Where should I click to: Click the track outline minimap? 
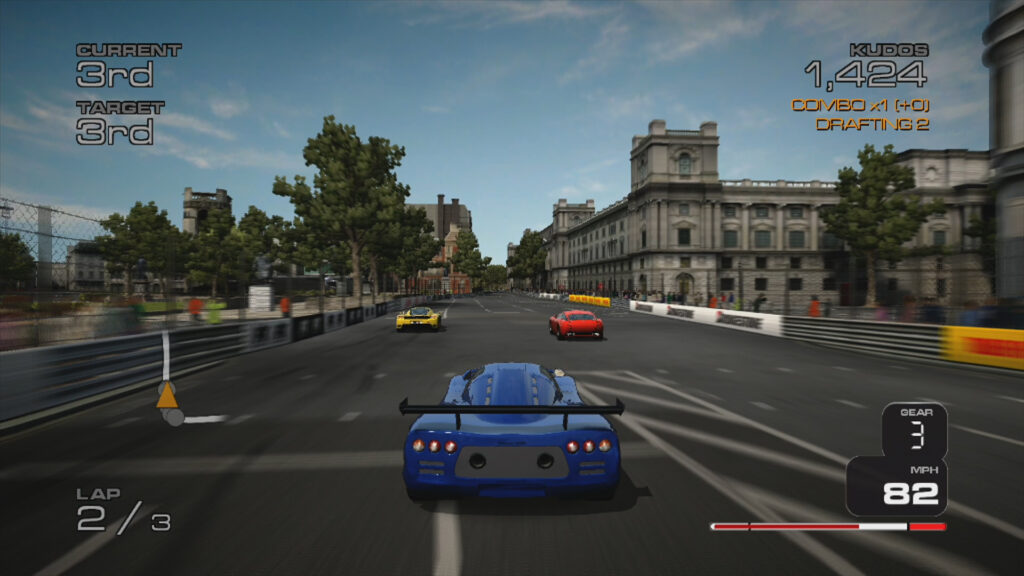pyautogui.click(x=165, y=358)
